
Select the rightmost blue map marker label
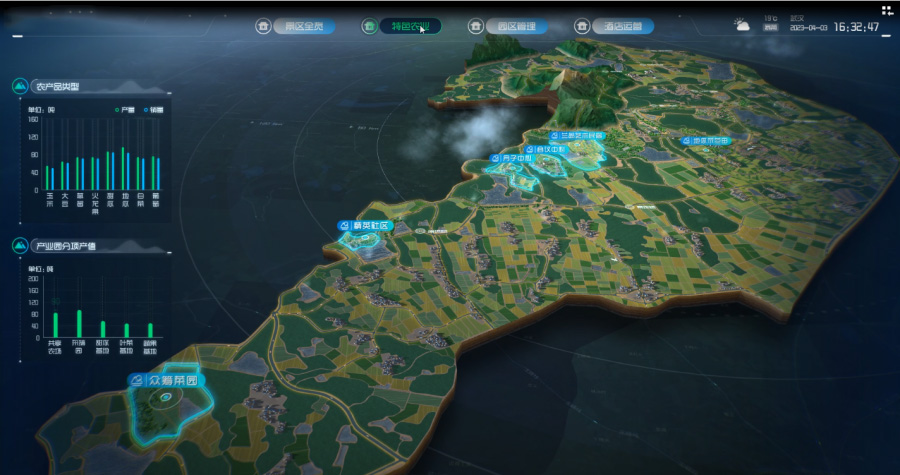706,141
